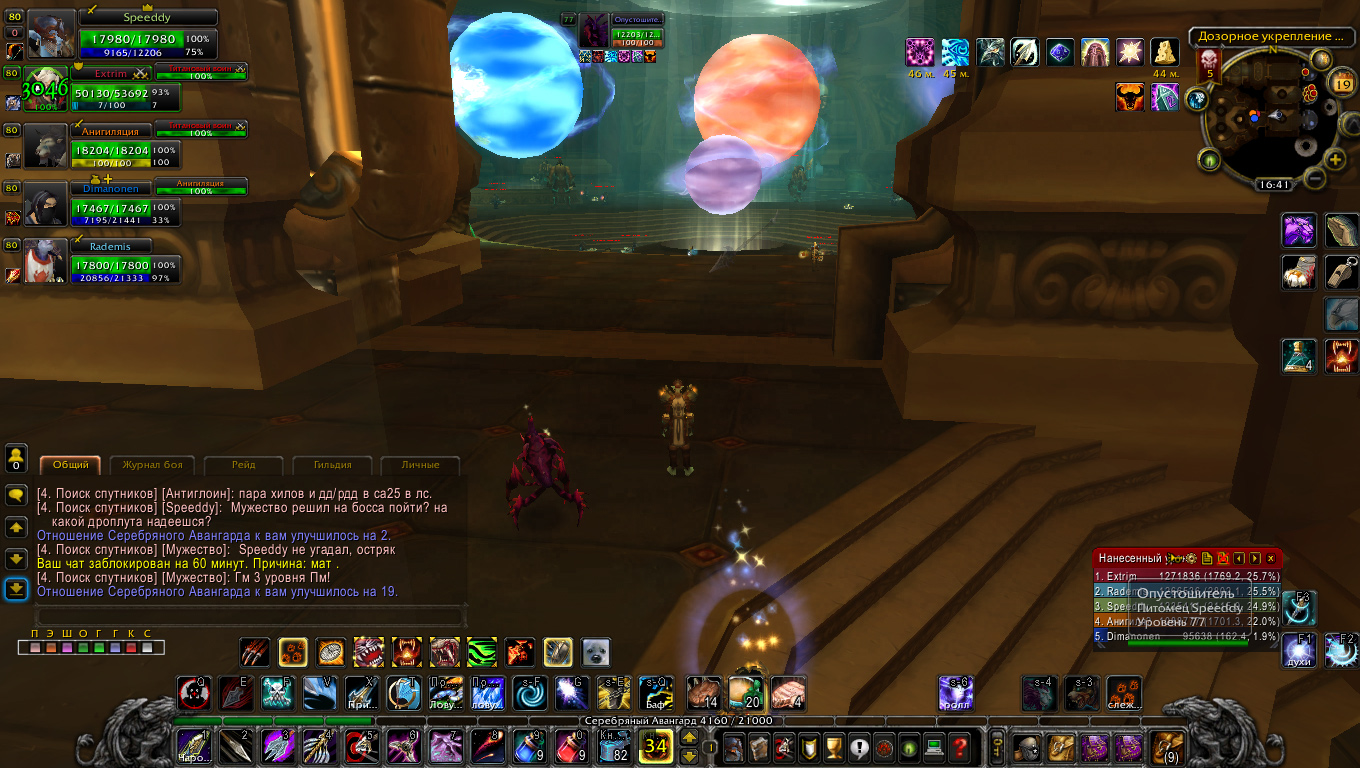1360x768 pixels.
Task: Target party member Extrim's portrait
Action: (46, 89)
